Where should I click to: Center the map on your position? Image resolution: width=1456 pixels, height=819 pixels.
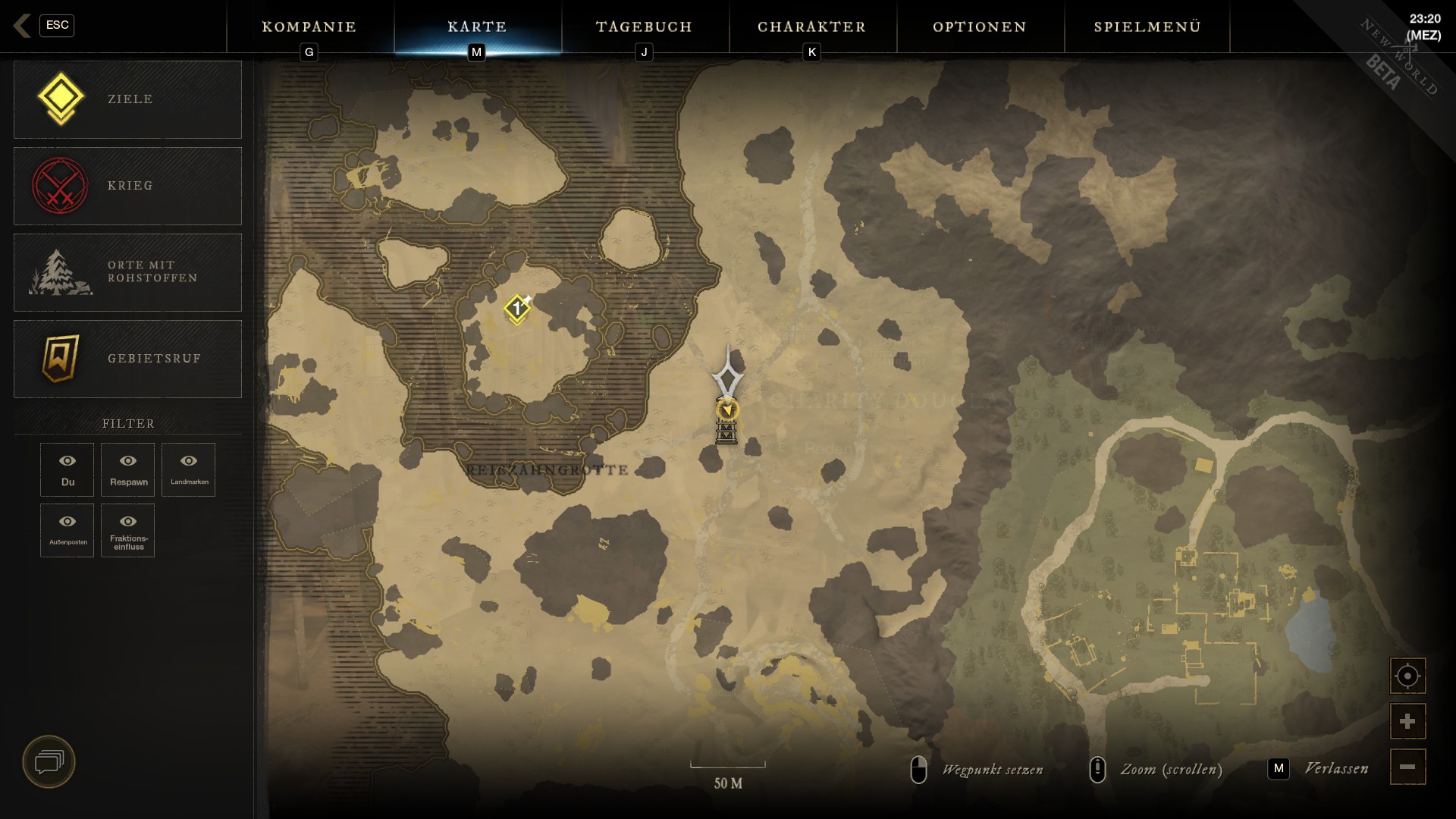coord(1407,676)
